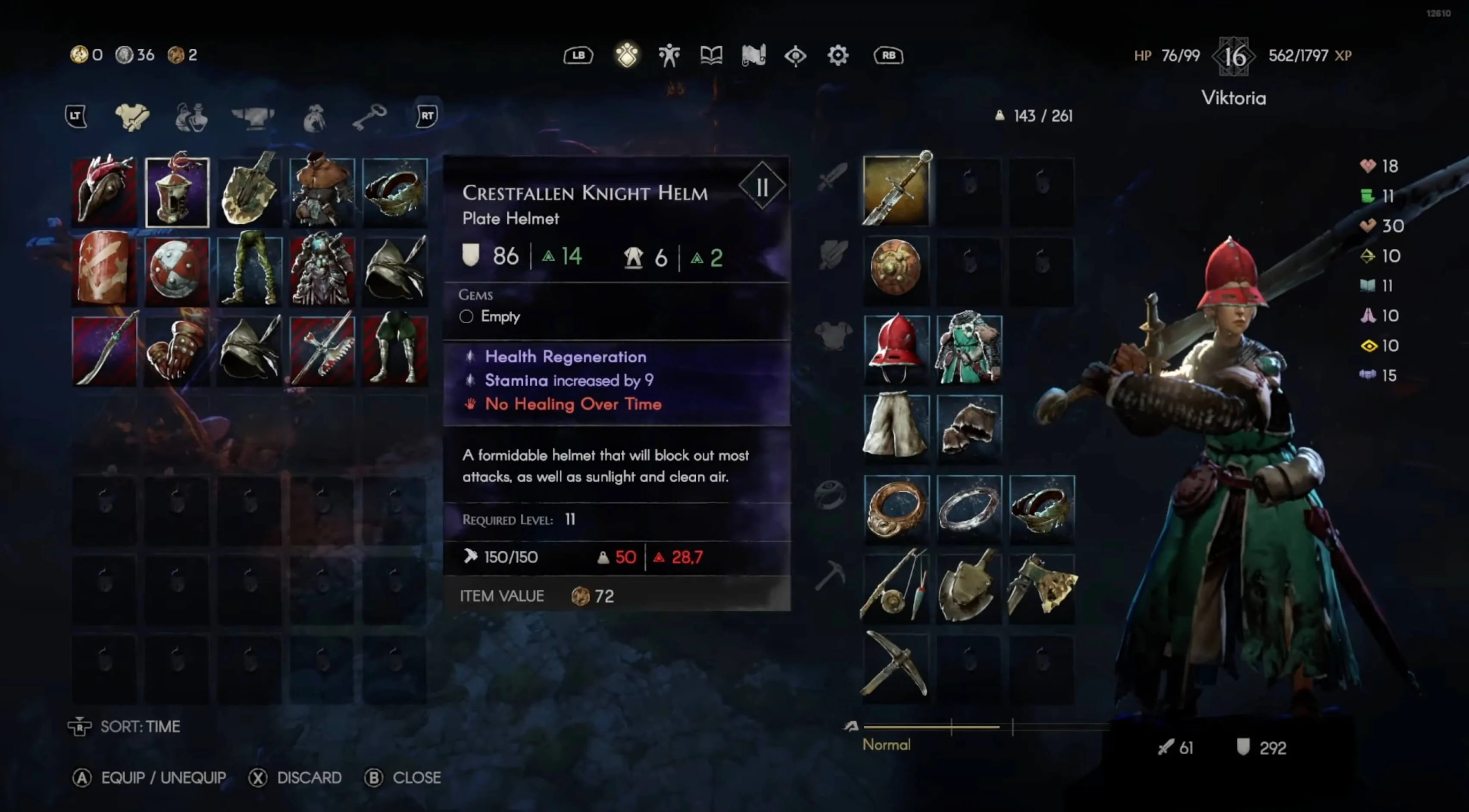Select the studded leather gloves item
This screenshot has height=812, width=1469.
tap(177, 349)
